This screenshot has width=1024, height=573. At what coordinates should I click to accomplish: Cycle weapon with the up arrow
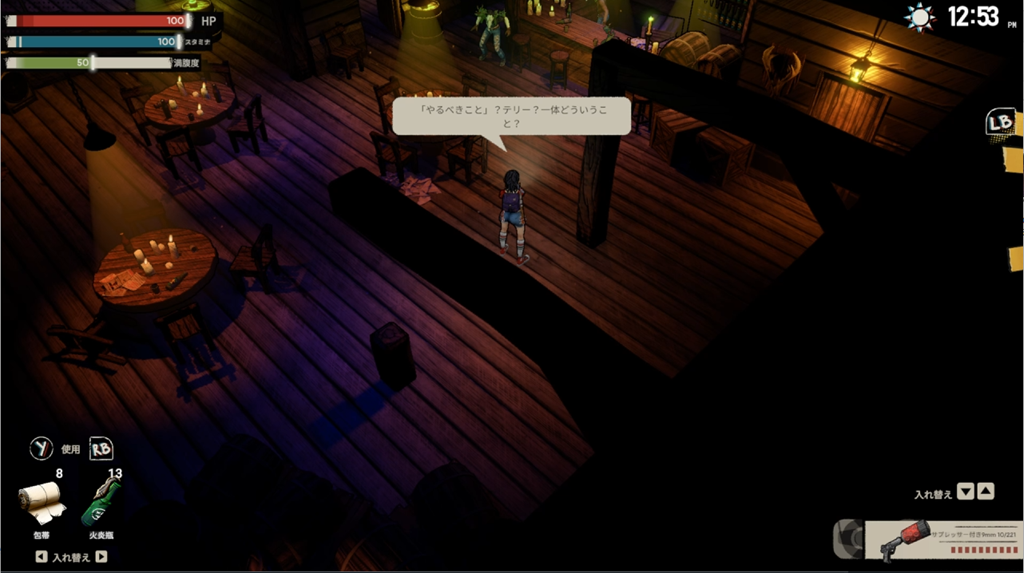pyautogui.click(x=986, y=492)
